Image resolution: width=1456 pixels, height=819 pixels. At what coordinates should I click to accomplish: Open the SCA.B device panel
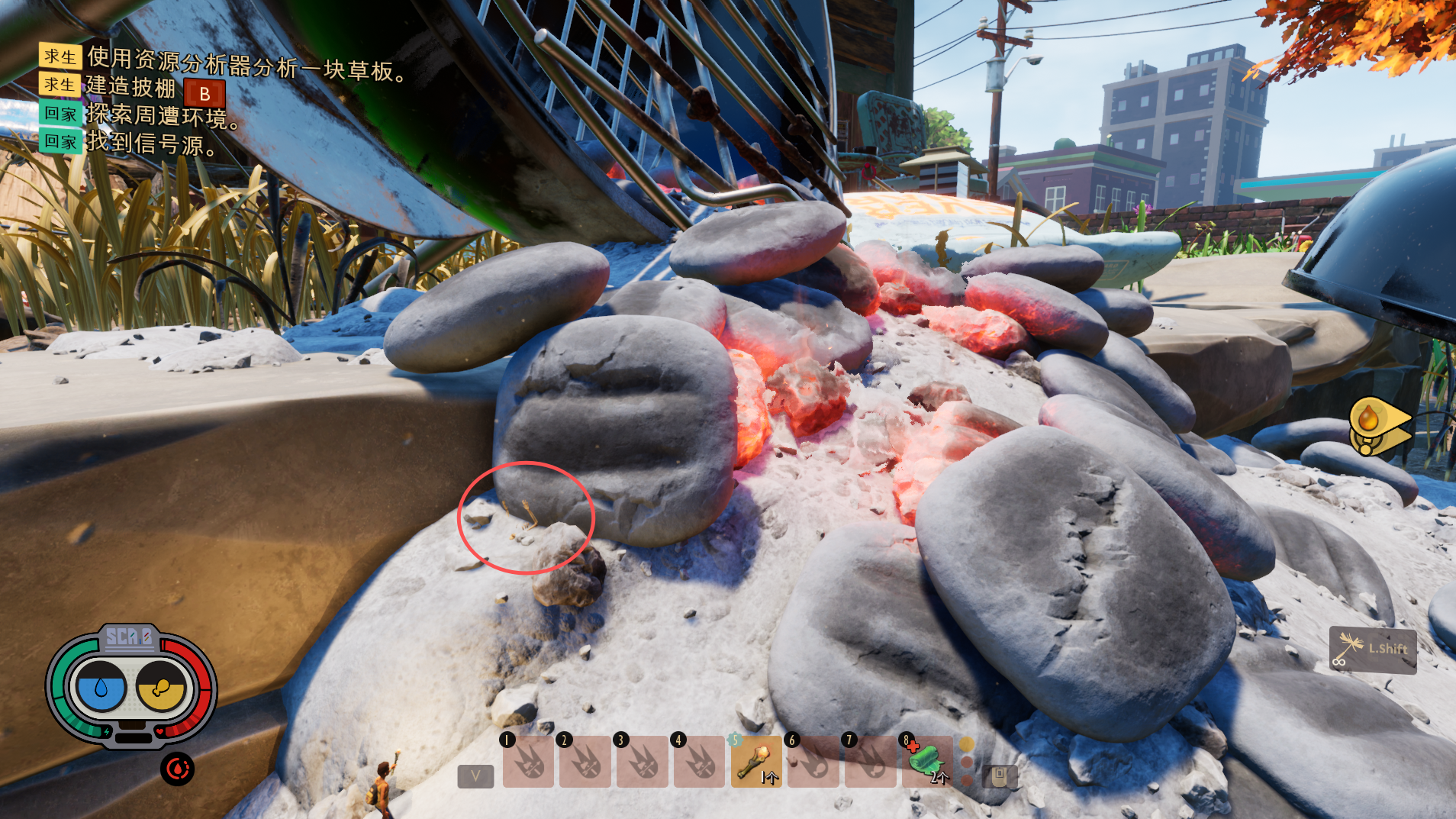pos(129,637)
